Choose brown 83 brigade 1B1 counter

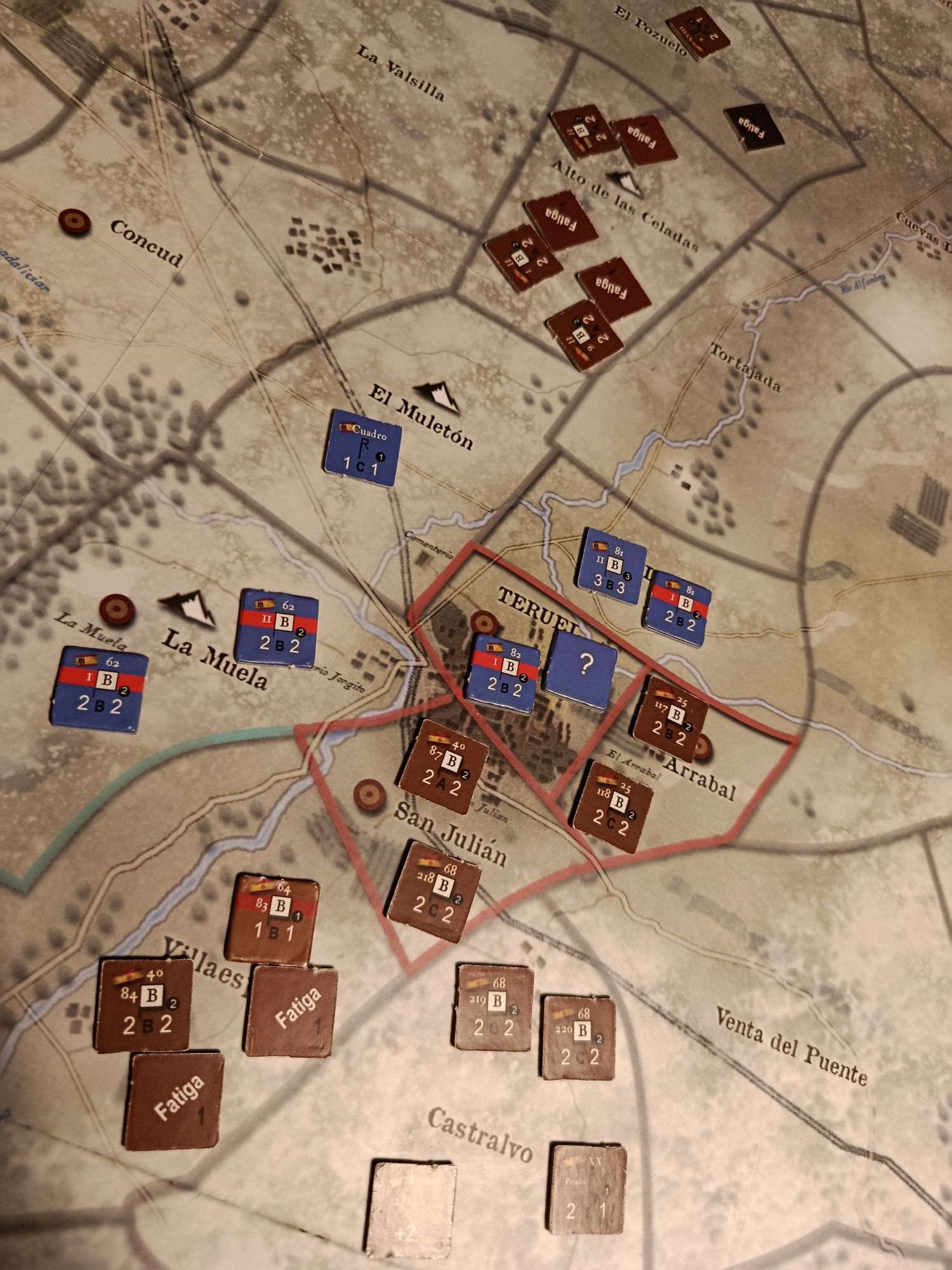click(x=273, y=919)
